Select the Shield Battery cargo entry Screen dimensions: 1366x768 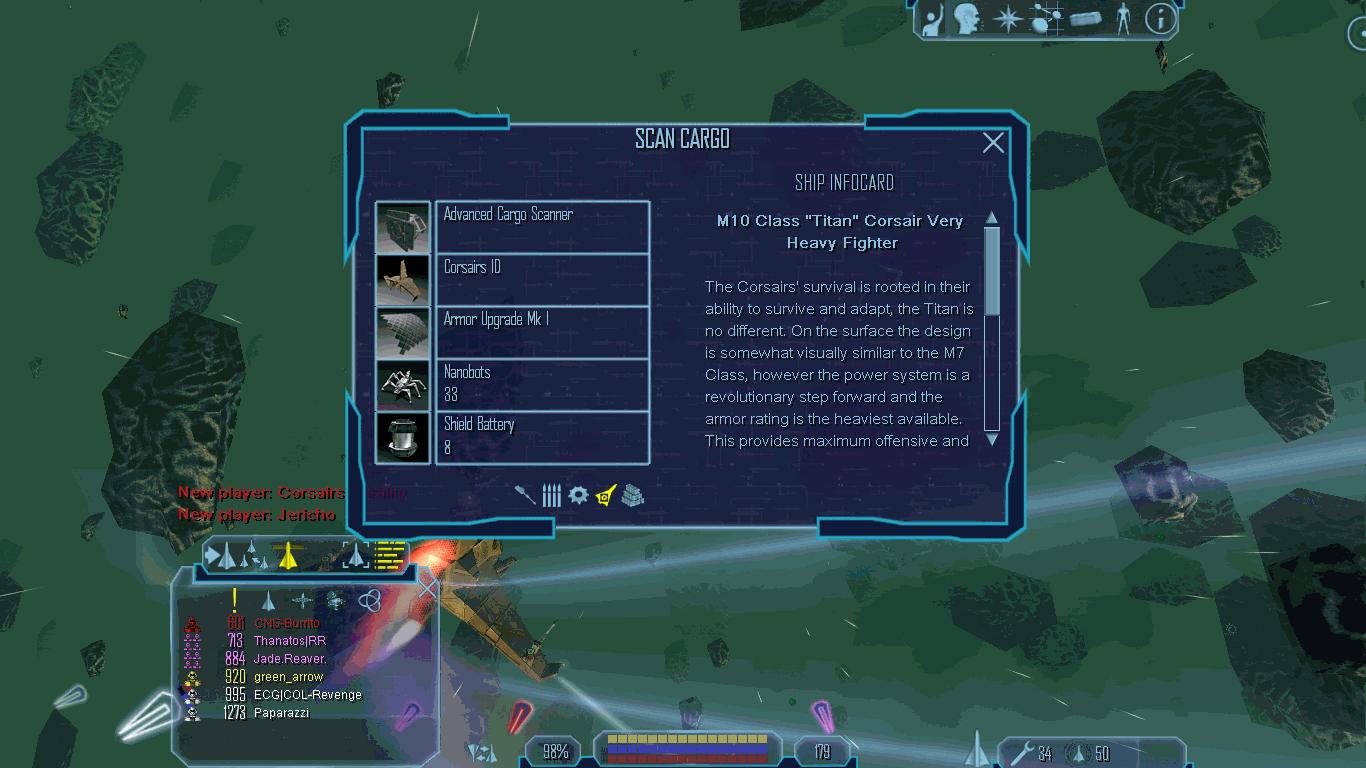(x=542, y=437)
